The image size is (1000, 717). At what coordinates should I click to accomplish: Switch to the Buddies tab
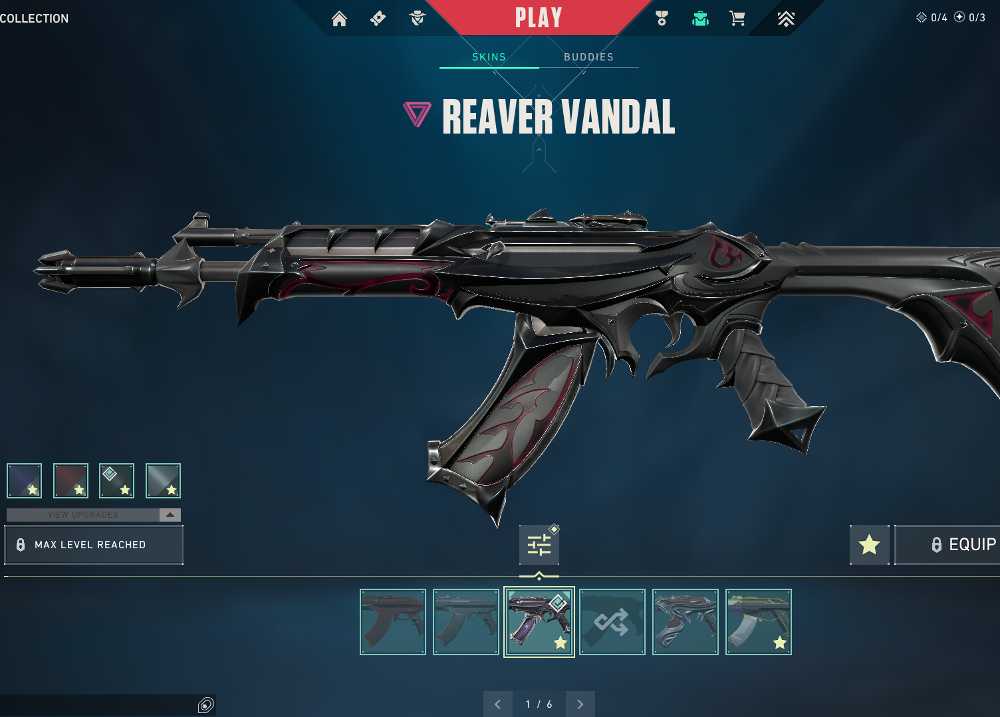coord(588,57)
